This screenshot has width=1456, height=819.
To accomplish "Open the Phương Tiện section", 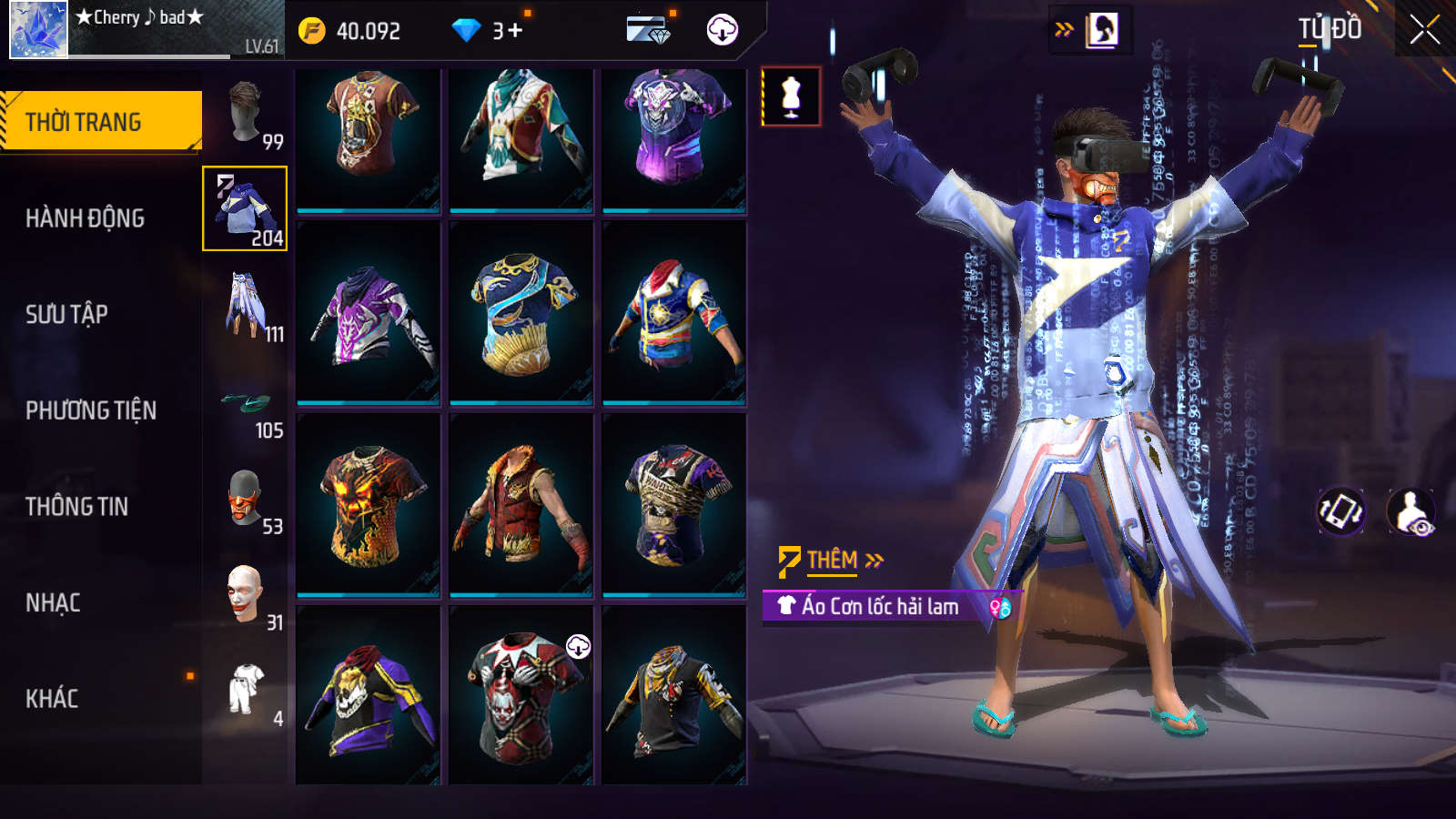I will pyautogui.click(x=91, y=410).
